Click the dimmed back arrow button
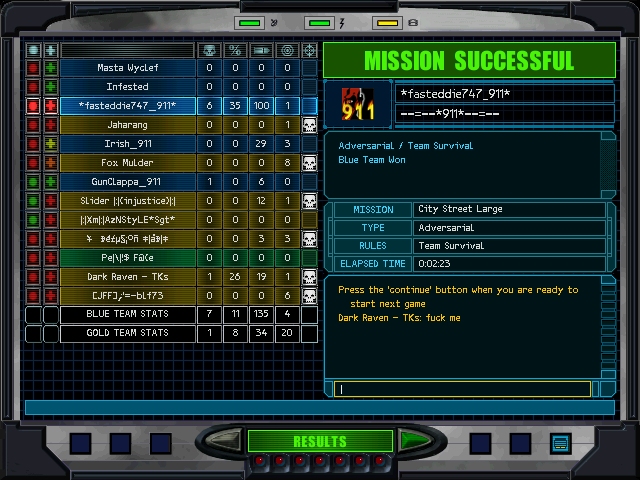This screenshot has width=640, height=480. click(224, 441)
